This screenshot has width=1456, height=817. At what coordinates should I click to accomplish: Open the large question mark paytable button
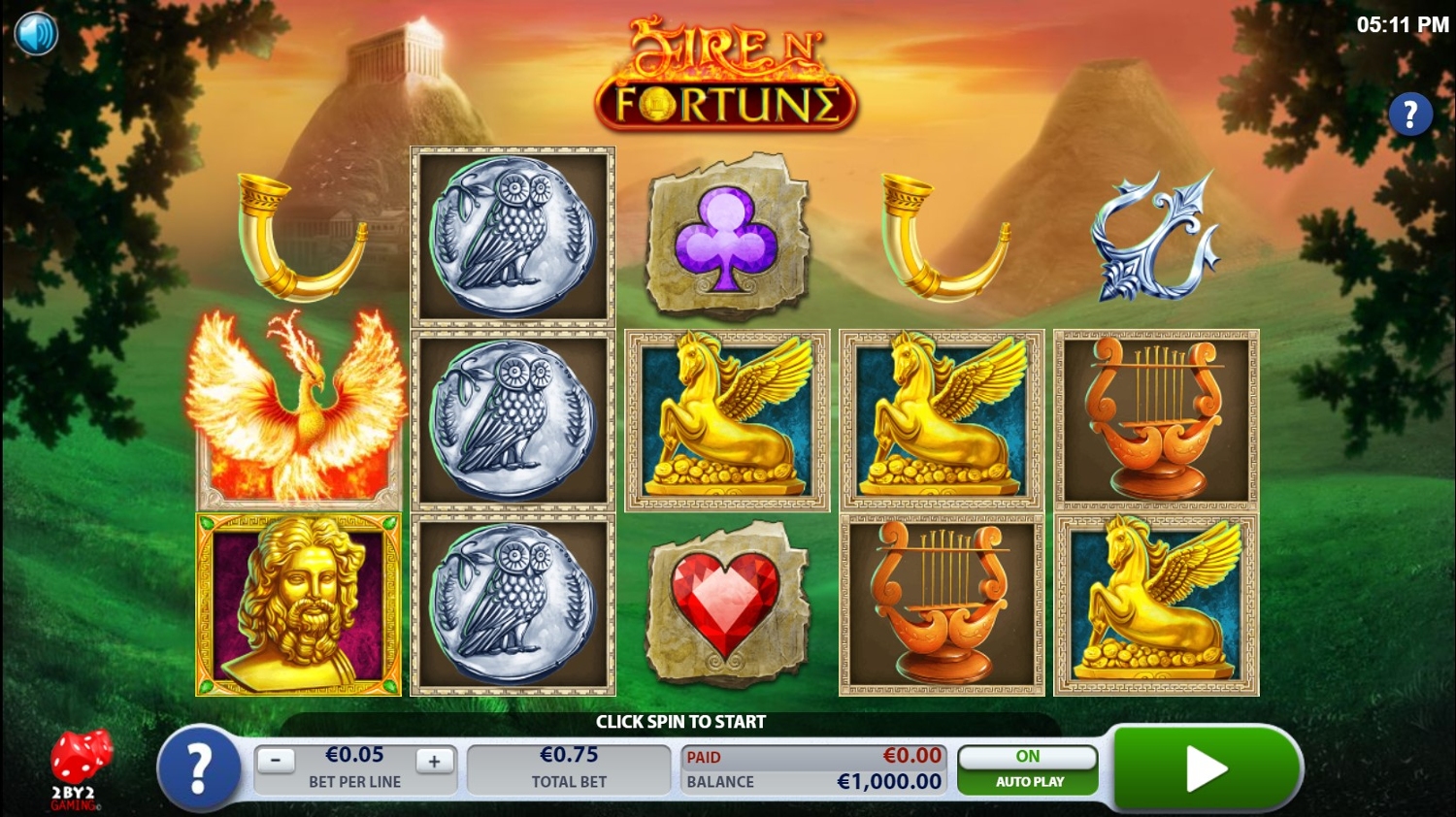click(199, 768)
